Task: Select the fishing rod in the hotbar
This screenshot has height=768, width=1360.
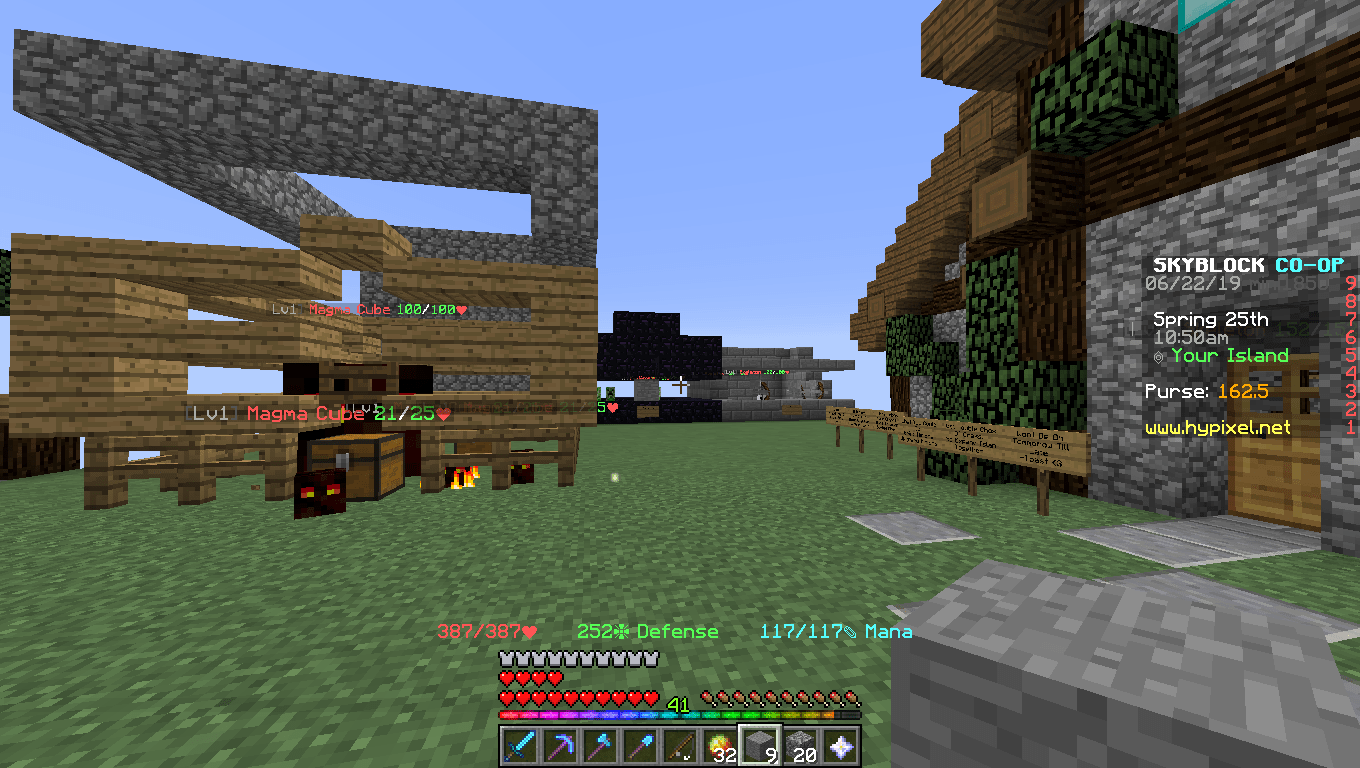Action: click(x=679, y=744)
